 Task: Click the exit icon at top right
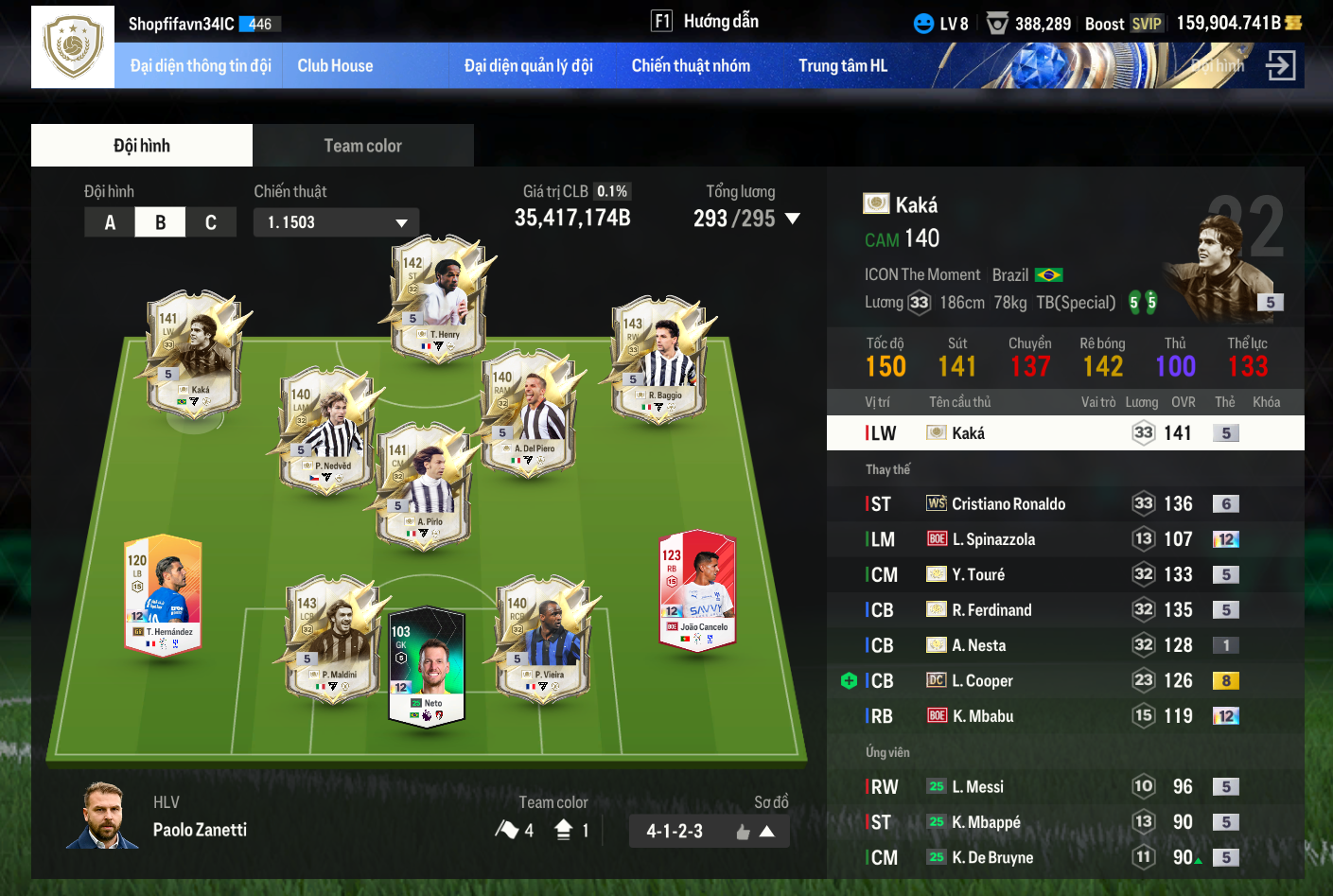point(1281,66)
